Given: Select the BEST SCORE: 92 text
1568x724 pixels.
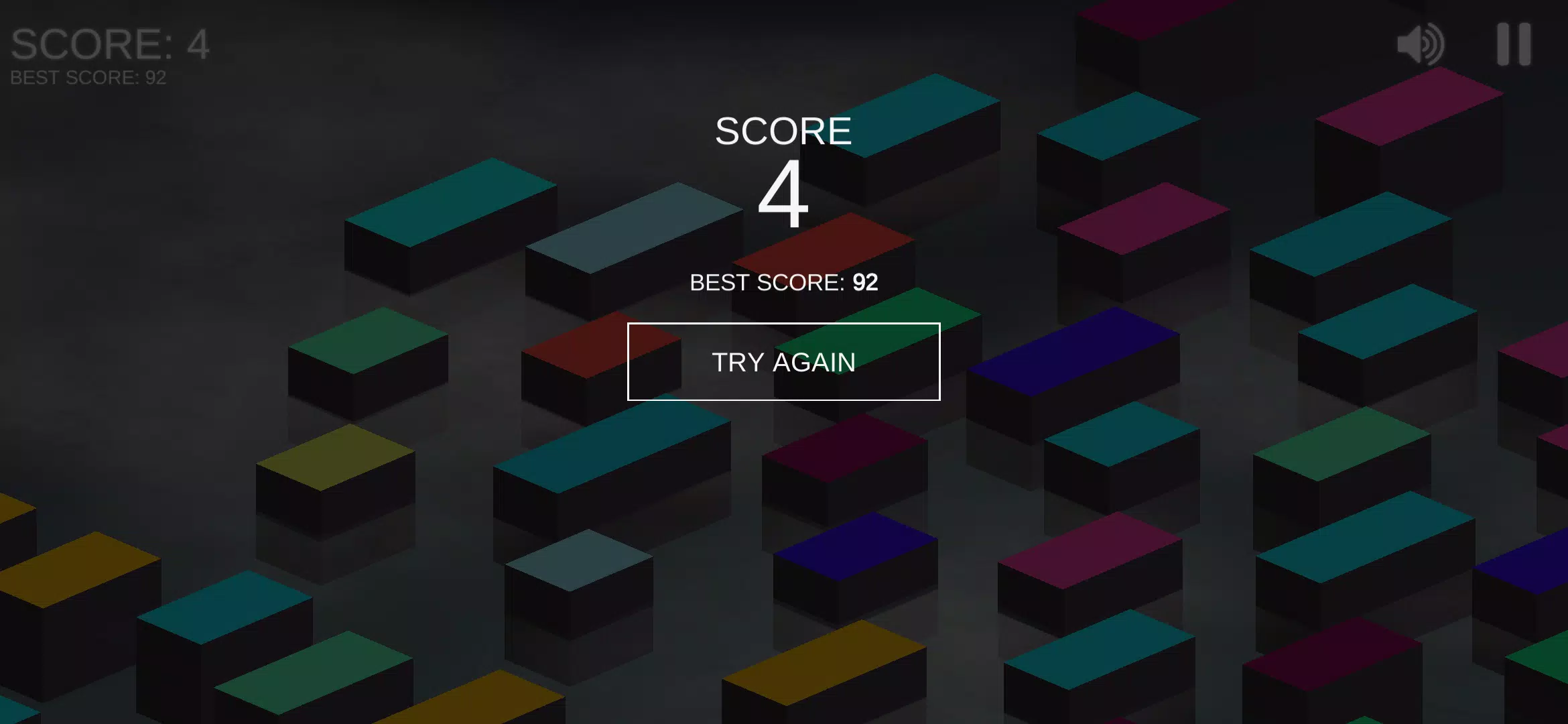Looking at the screenshot, I should point(784,282).
